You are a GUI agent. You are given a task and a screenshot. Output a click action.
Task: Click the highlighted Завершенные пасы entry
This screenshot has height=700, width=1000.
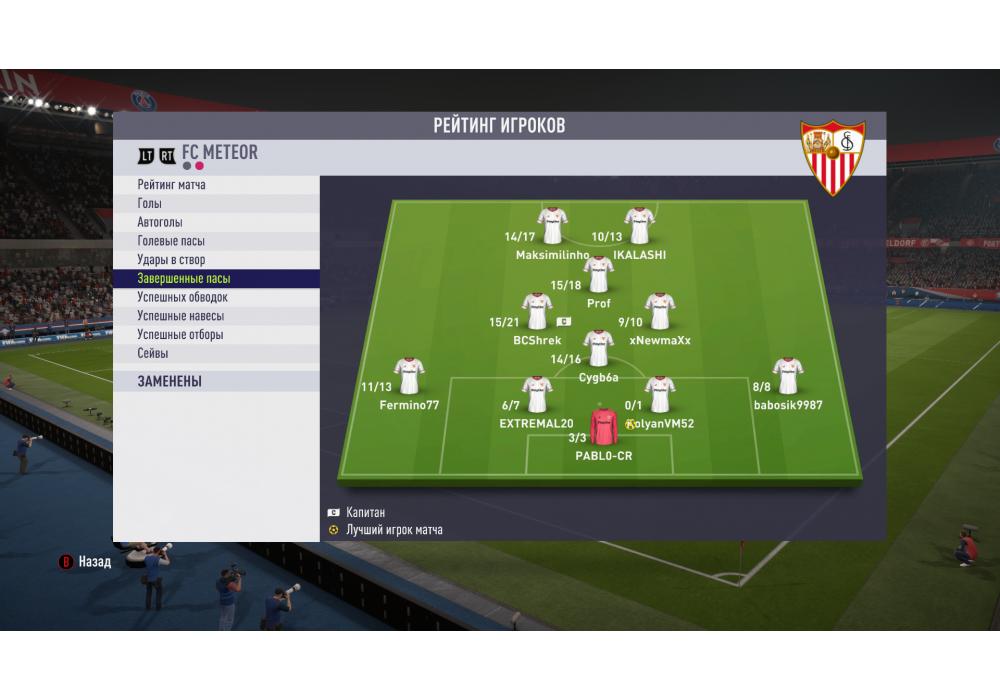pos(215,279)
